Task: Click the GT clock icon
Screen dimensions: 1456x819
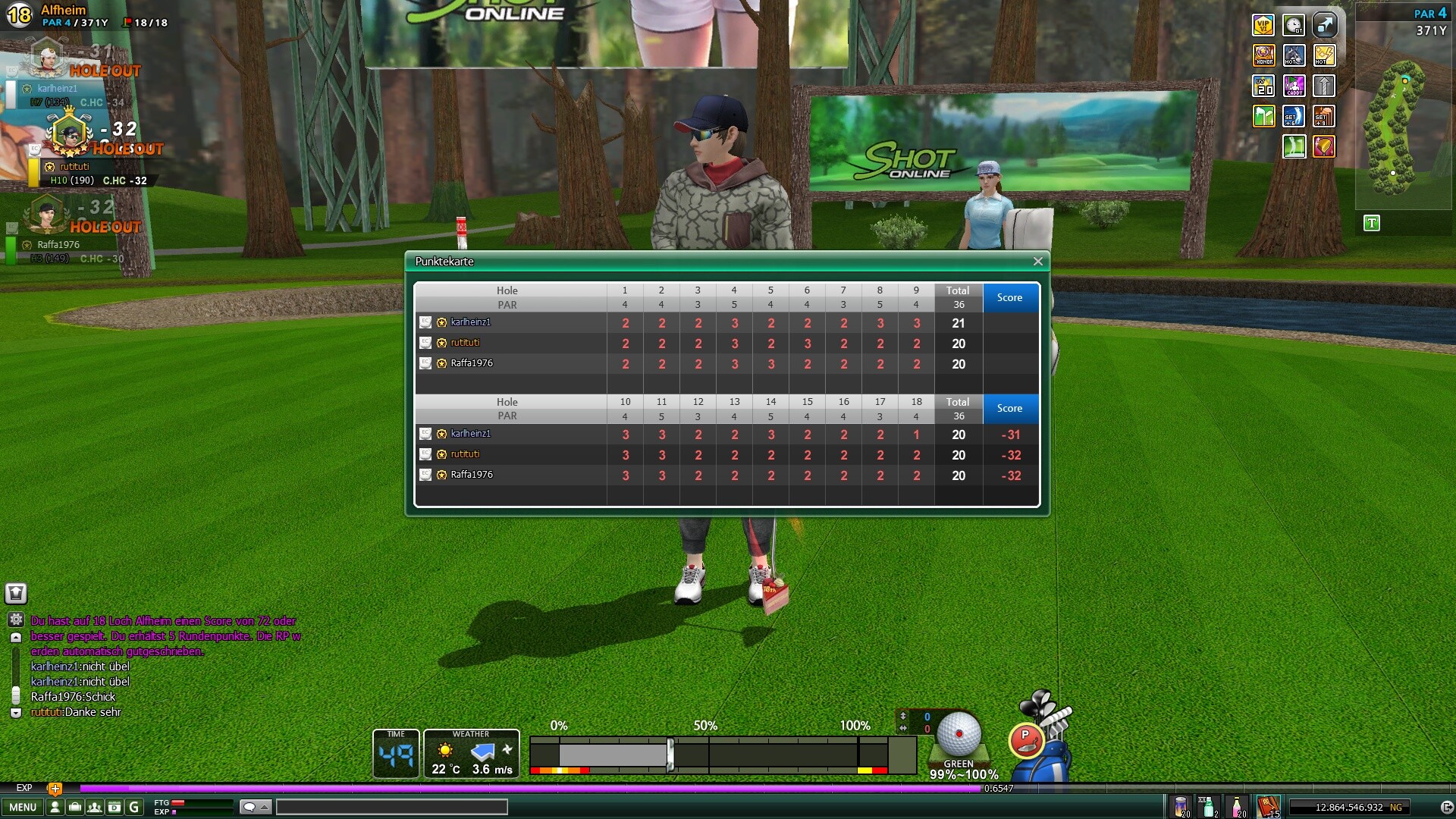Action: point(1294,26)
